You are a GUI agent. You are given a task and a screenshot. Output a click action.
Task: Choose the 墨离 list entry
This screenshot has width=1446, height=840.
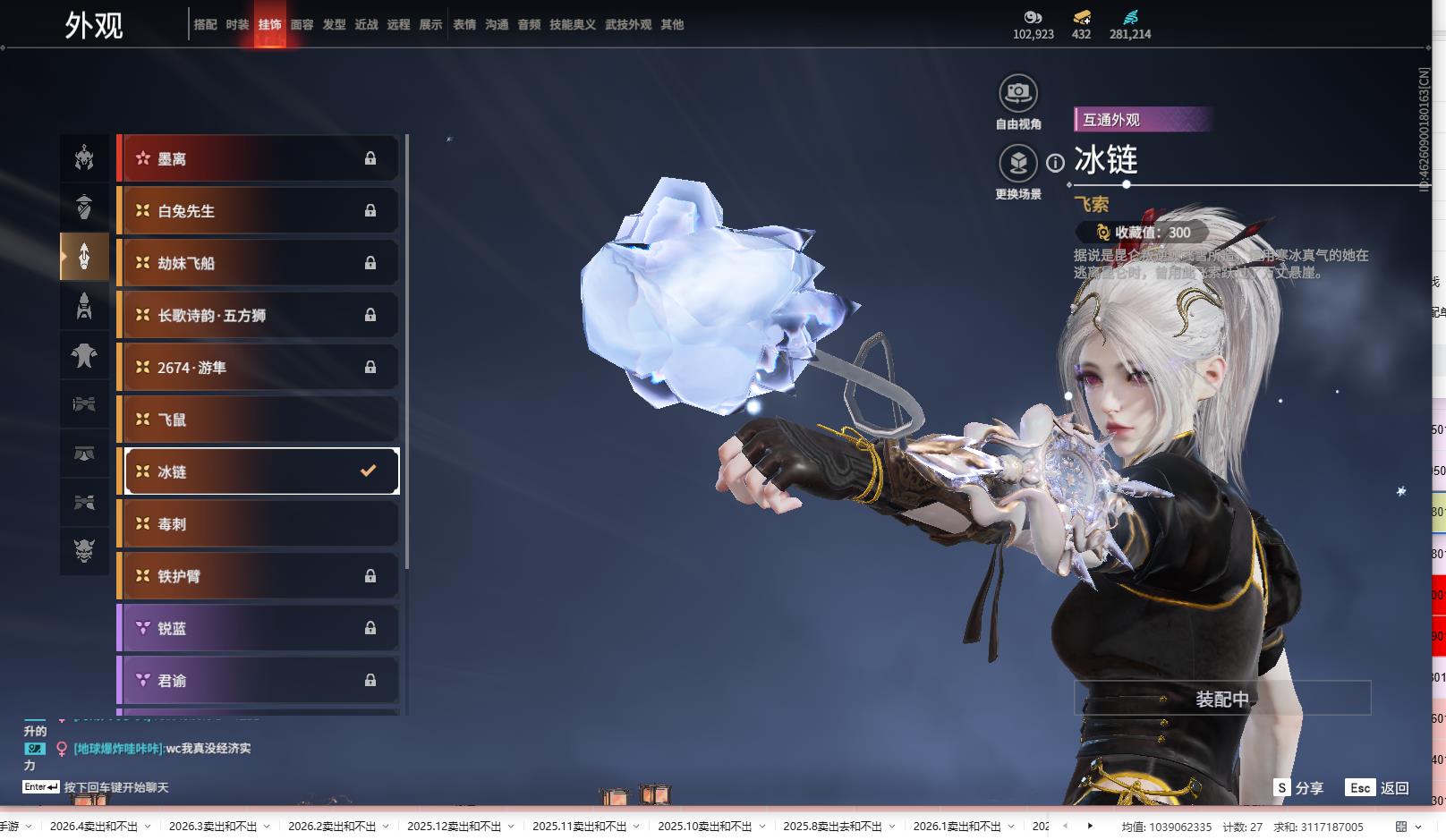pos(259,158)
